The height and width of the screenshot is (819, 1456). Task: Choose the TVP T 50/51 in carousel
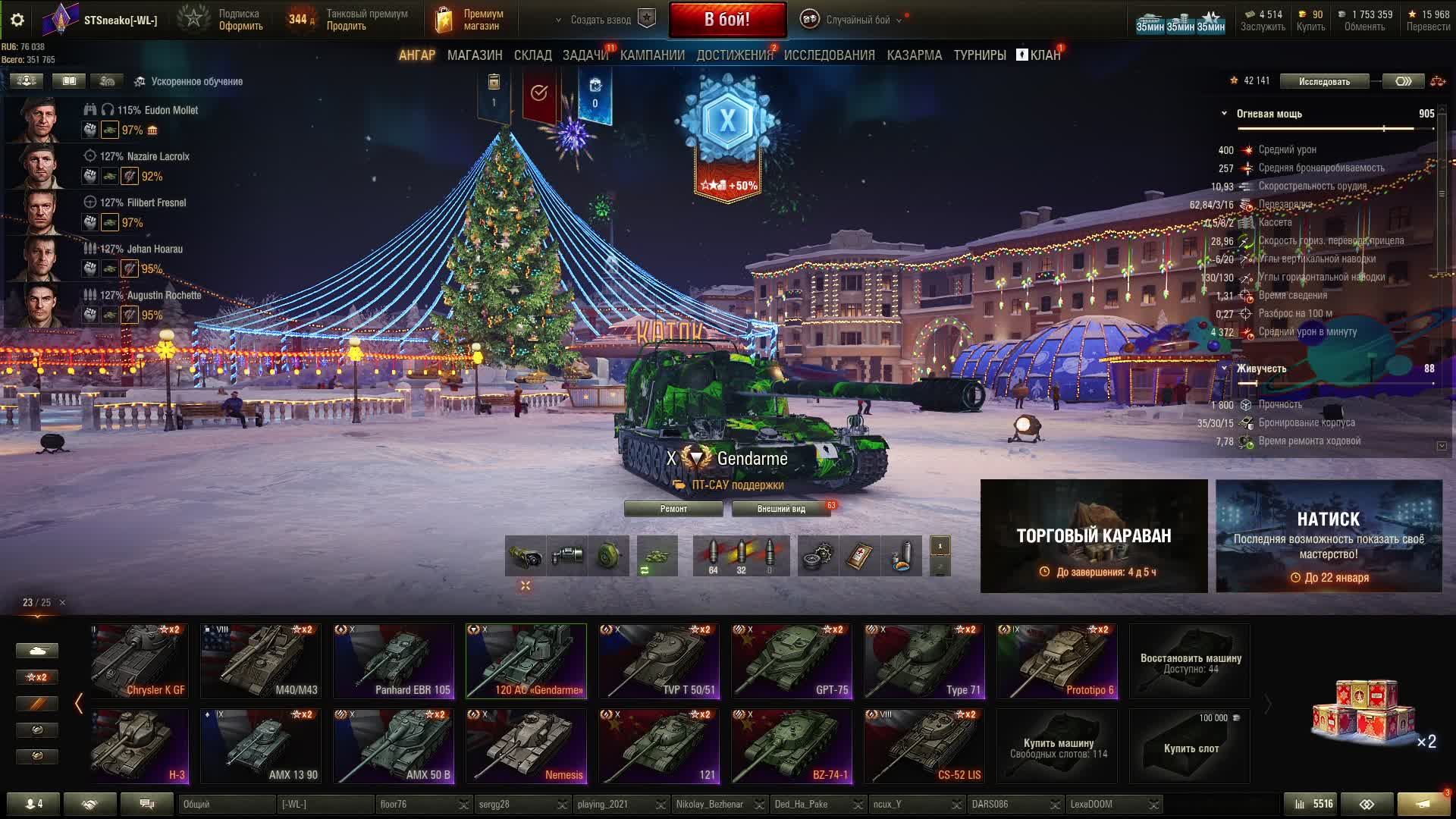point(659,661)
